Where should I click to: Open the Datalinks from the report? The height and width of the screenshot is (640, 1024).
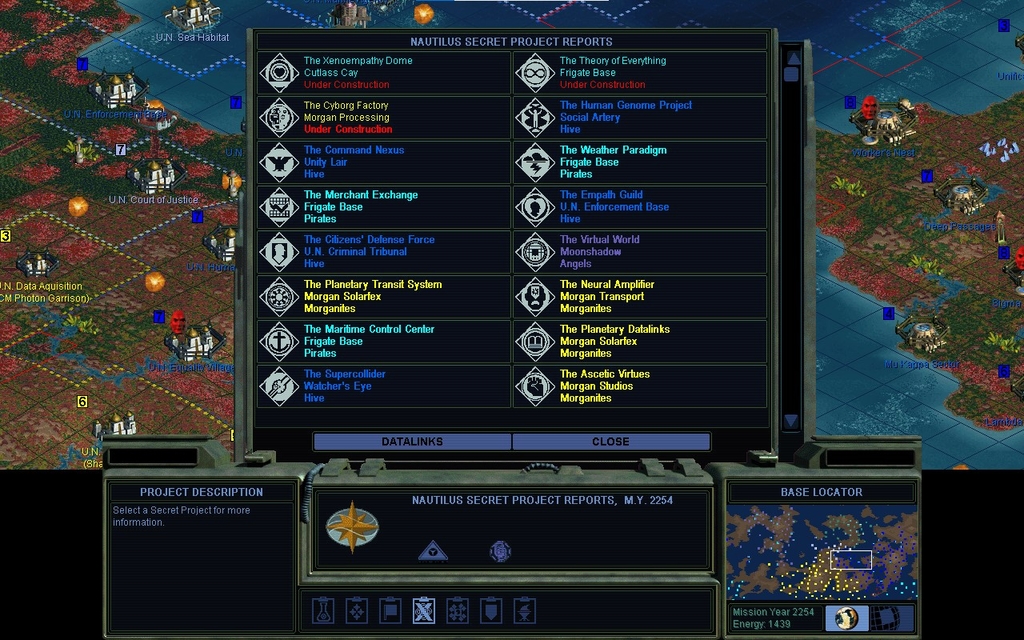coord(412,441)
